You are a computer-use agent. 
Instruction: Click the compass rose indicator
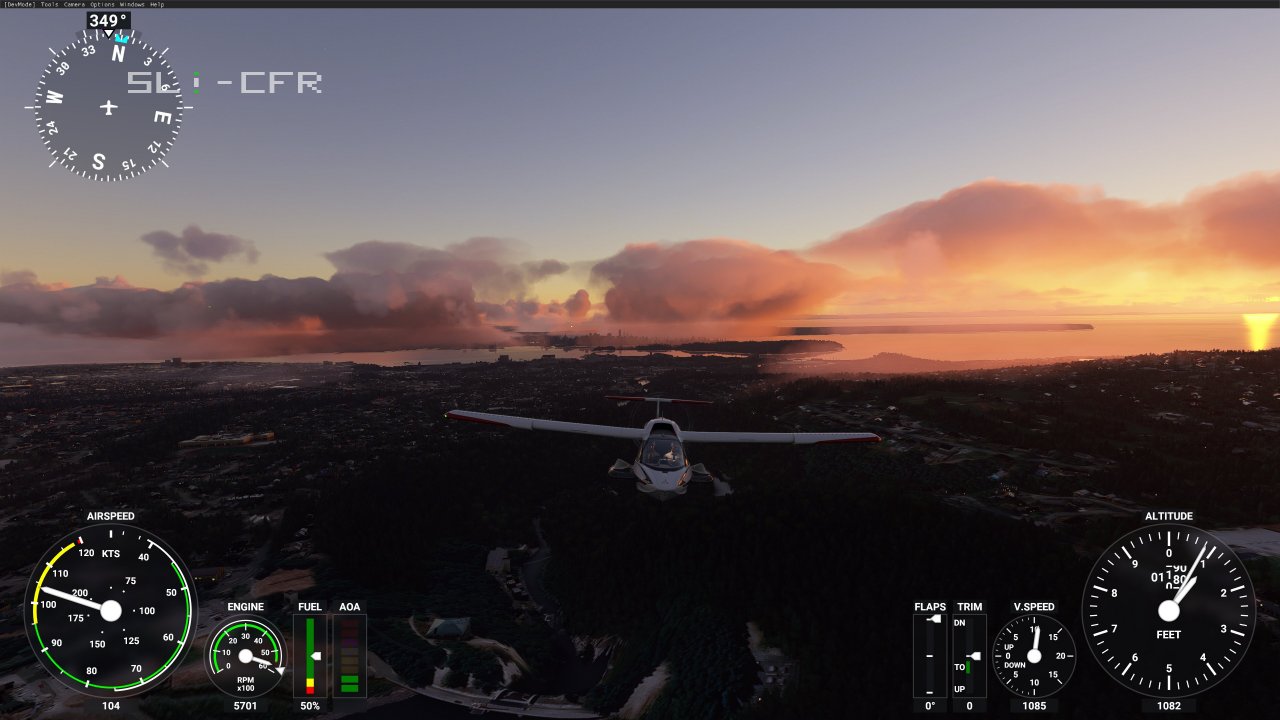coord(107,107)
